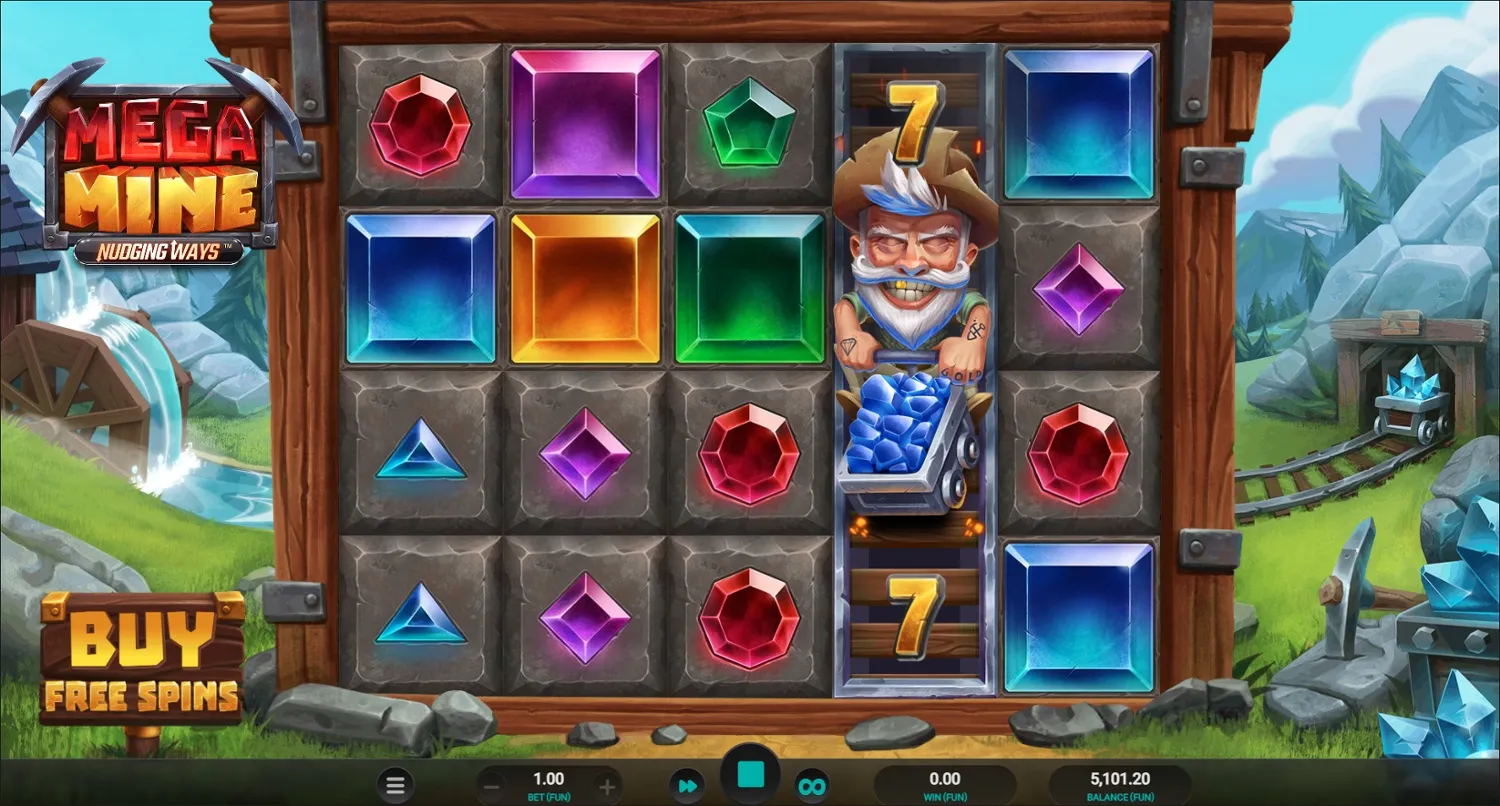Open autoplay options using the infinity icon

812,785
